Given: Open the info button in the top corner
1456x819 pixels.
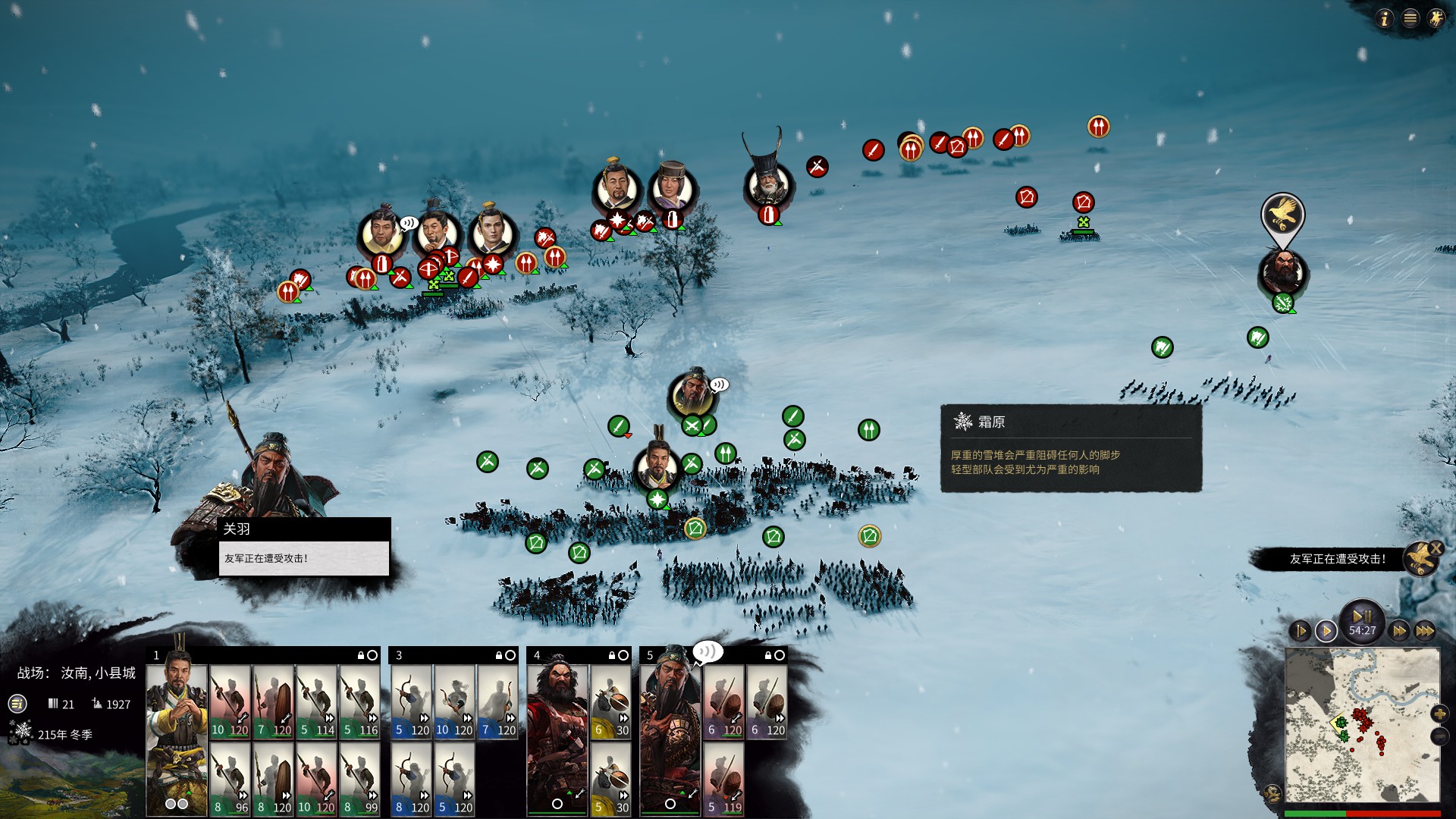Looking at the screenshot, I should [x=1384, y=19].
